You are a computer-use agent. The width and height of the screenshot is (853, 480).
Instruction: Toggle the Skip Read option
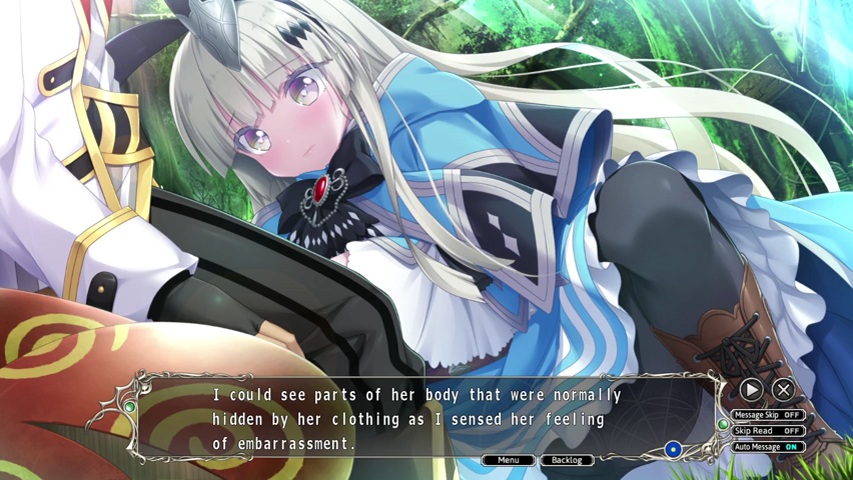(x=768, y=430)
